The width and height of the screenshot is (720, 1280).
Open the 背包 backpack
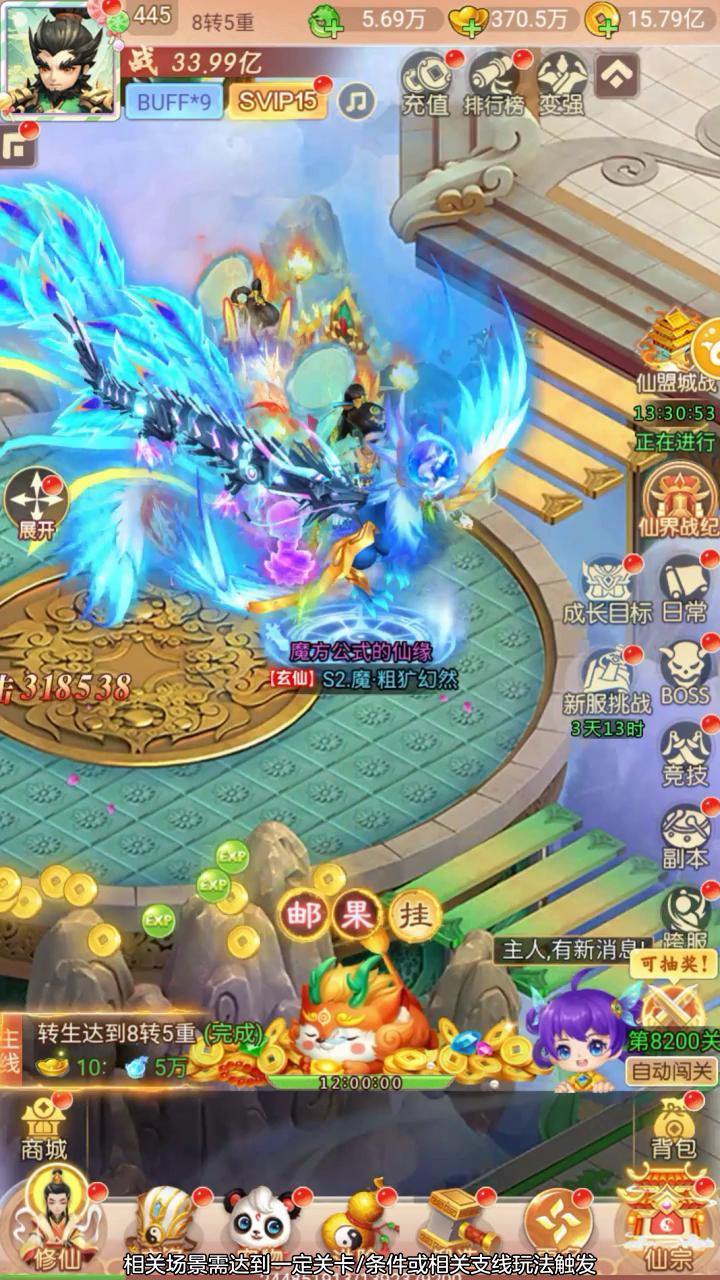(674, 1130)
